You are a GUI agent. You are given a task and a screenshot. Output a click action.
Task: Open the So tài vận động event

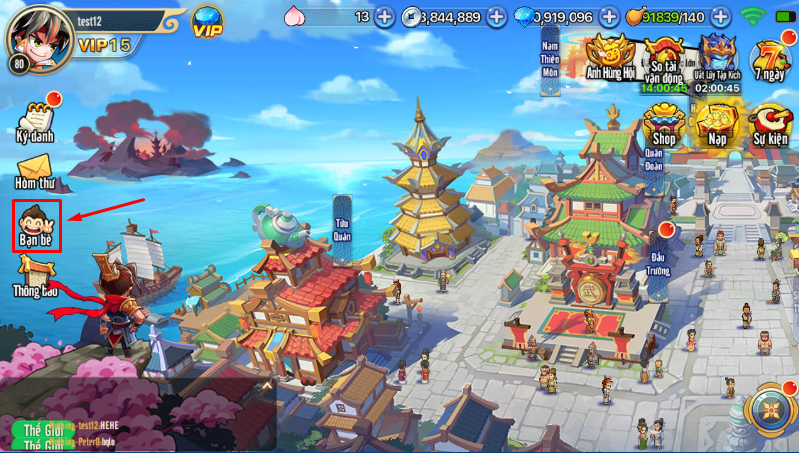point(664,62)
